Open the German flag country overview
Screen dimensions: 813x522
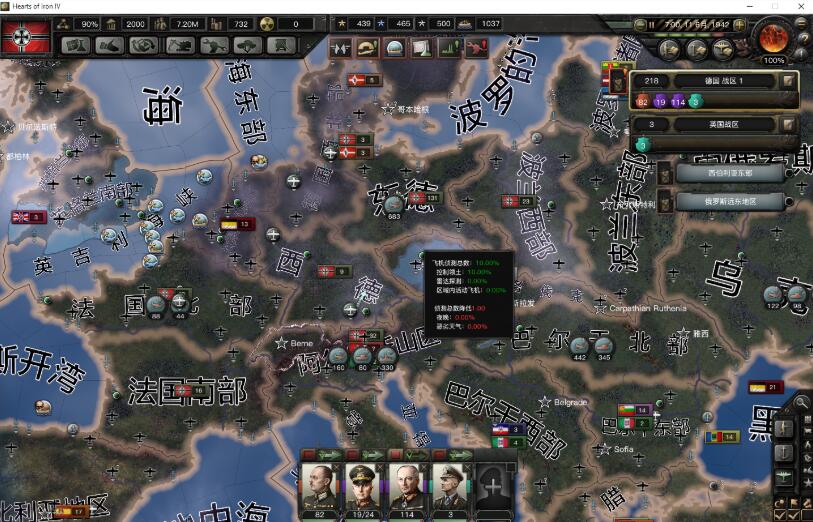pyautogui.click(x=27, y=36)
